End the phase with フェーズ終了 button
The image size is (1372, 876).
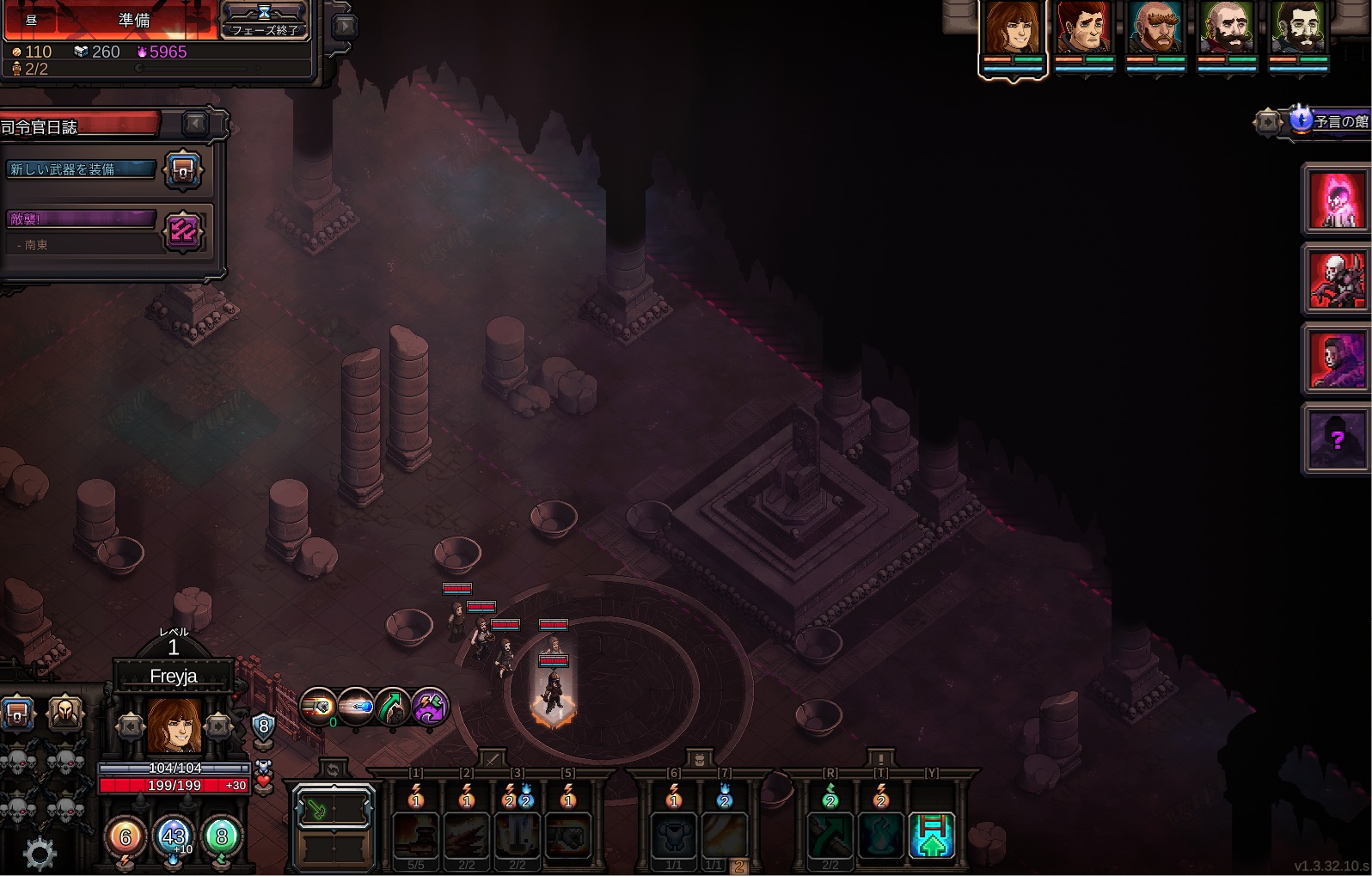click(x=264, y=21)
